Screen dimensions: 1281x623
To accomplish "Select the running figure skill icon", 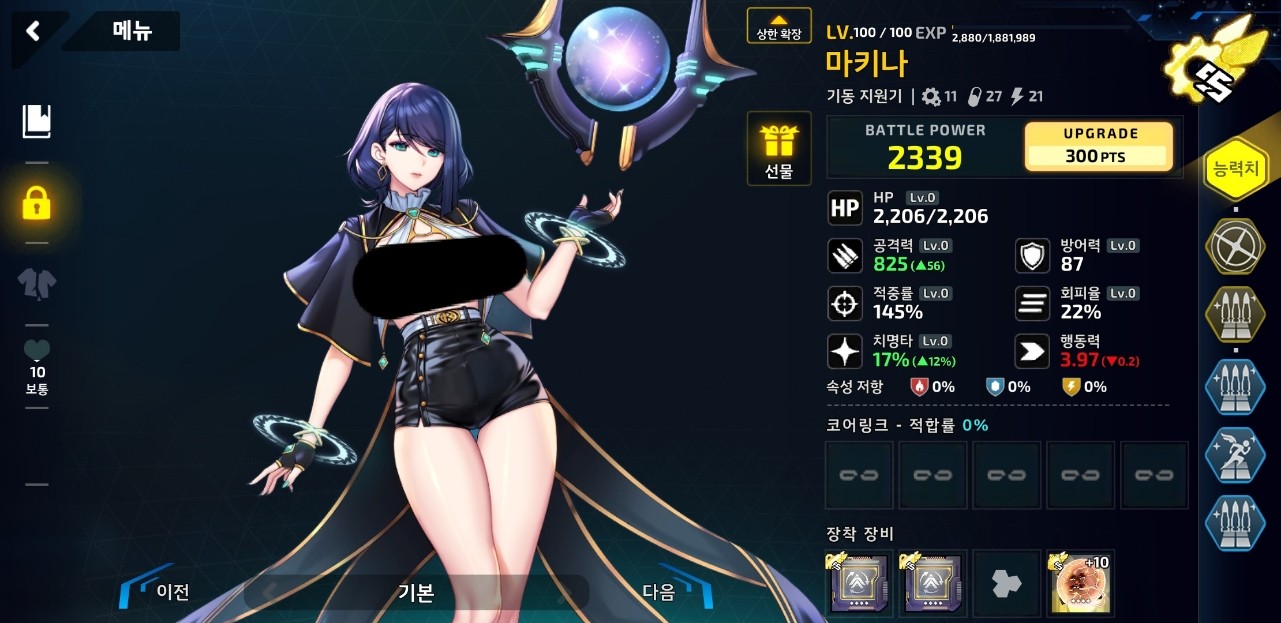I will point(1235,455).
